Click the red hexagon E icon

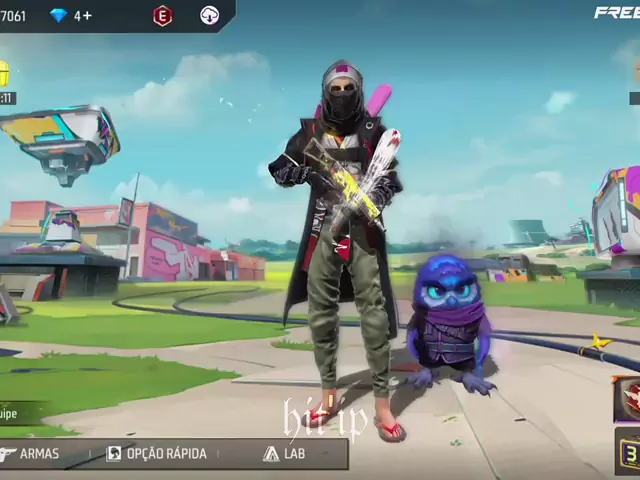pyautogui.click(x=162, y=15)
